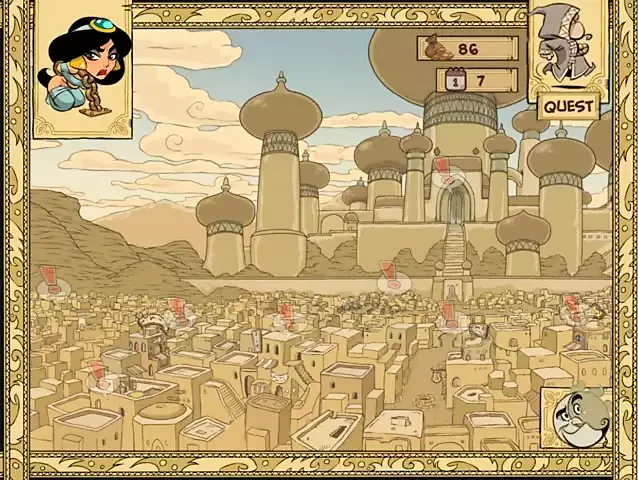
Task: Select the exclamation marker at the palace gate
Action: [x=442, y=168]
